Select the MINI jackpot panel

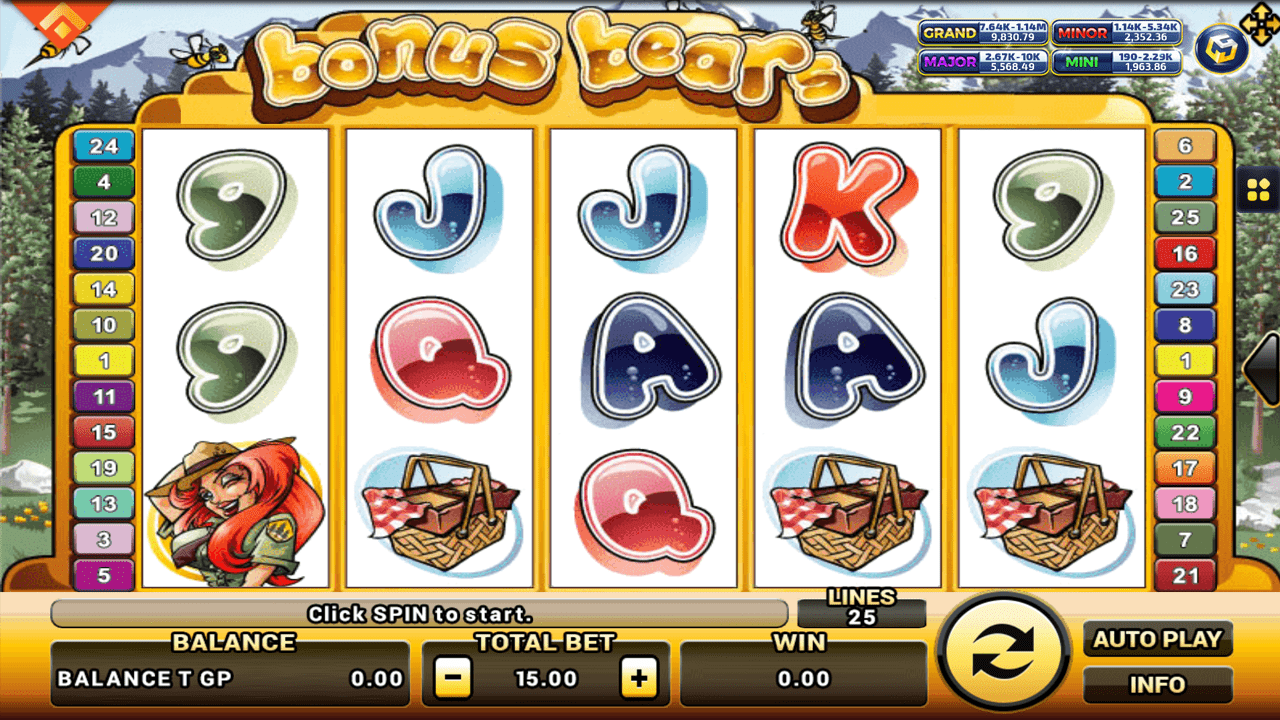click(1116, 62)
